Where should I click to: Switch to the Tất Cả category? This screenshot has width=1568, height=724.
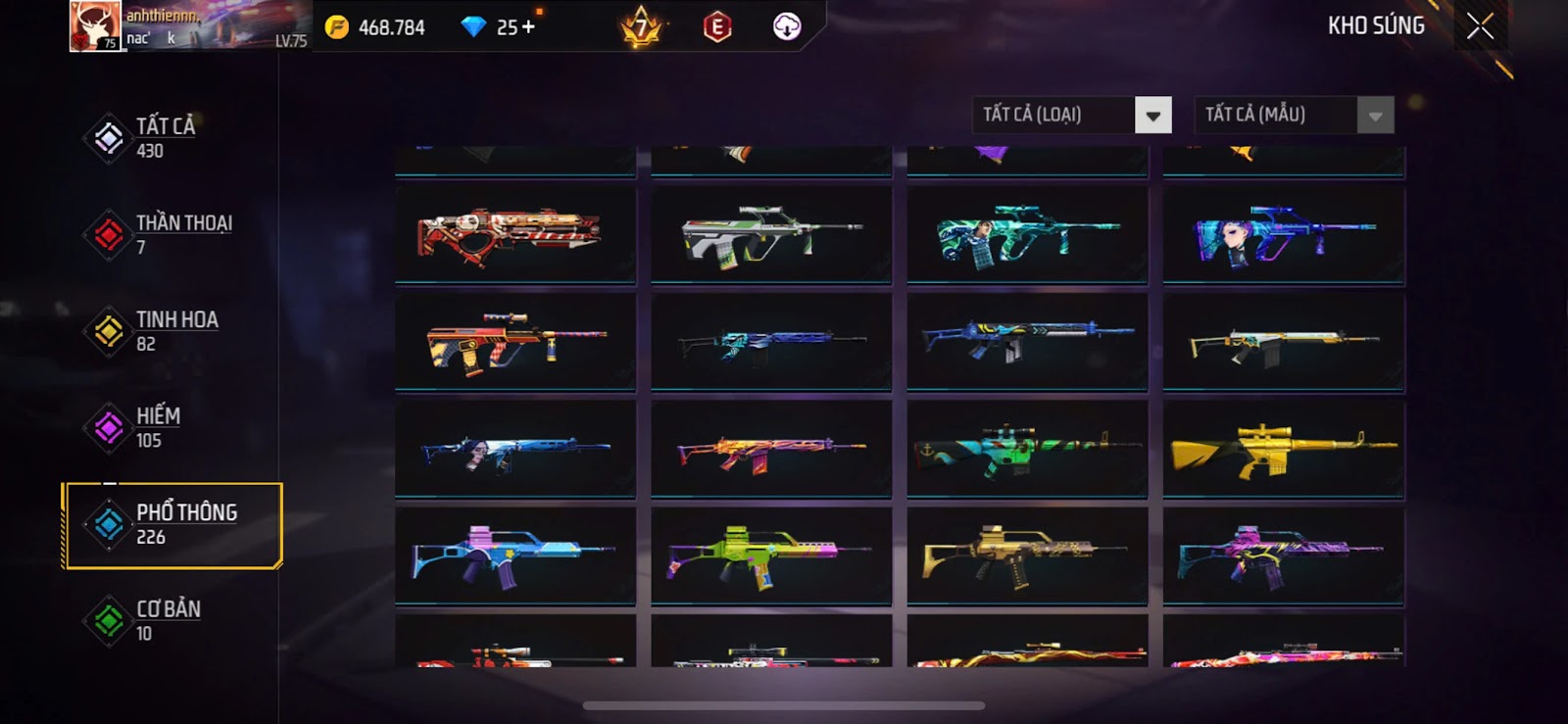[165, 137]
